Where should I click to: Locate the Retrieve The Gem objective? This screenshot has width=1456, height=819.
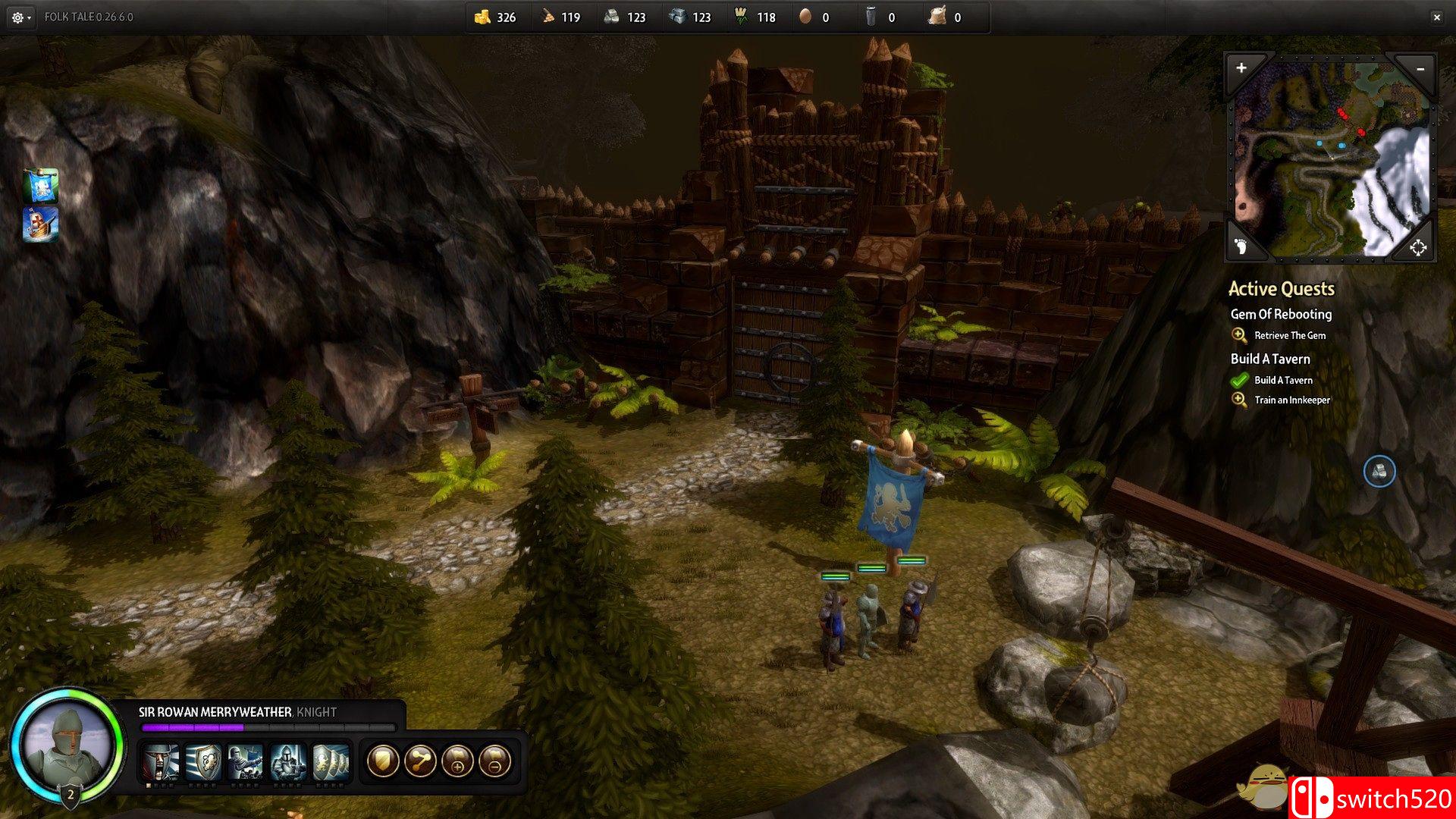(1289, 335)
